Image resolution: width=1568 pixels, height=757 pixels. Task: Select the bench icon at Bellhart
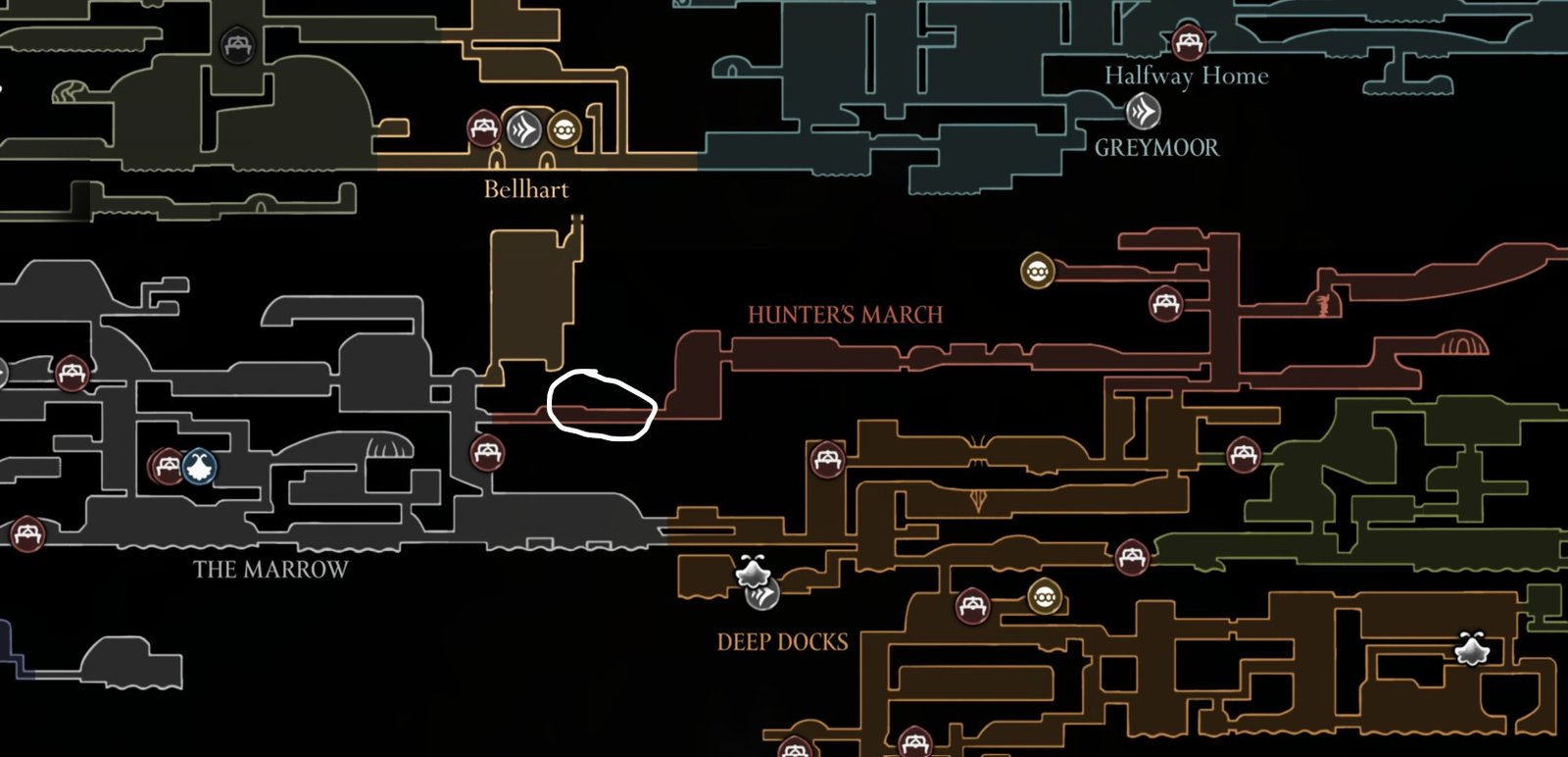click(x=484, y=126)
